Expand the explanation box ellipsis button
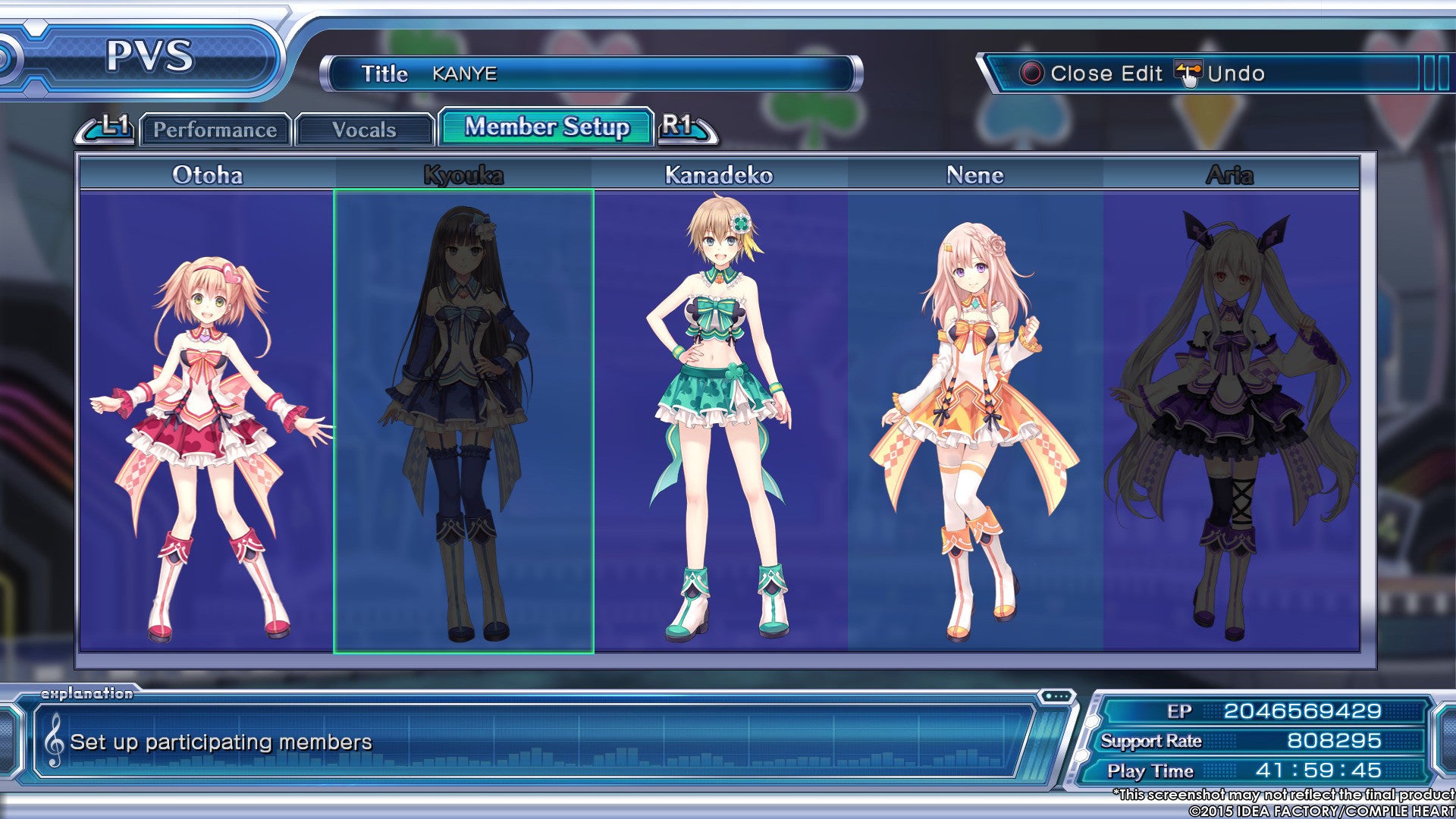This screenshot has width=1456, height=819. [x=1056, y=696]
